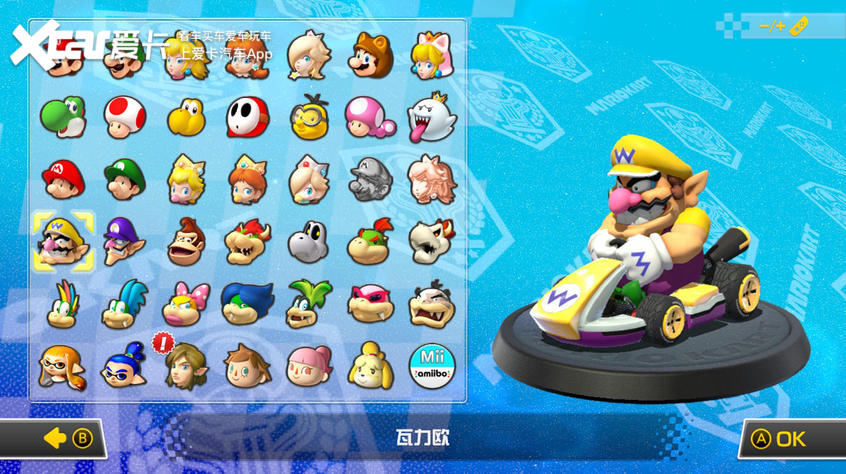Choose Dry Bowser from the roster
This screenshot has width=846, height=474.
432,242
